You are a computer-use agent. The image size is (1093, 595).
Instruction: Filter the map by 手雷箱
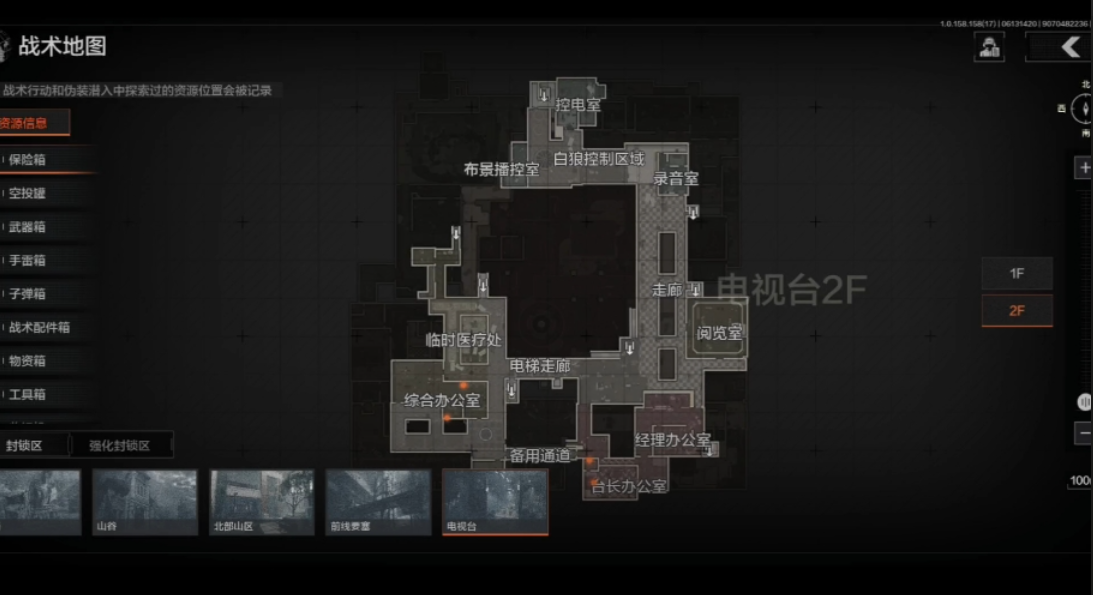(28, 260)
